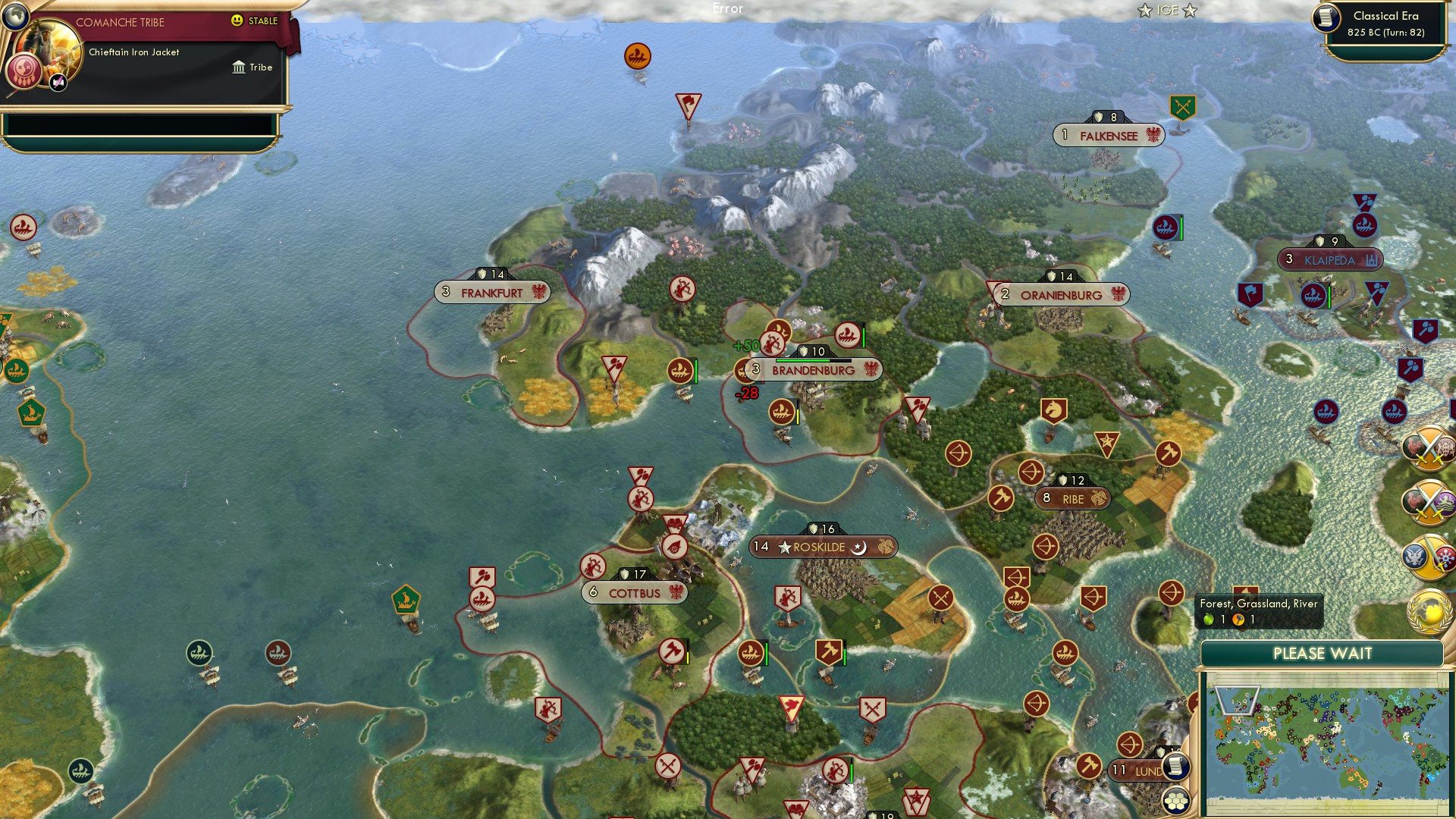Click the Falkensee city name

(1110, 136)
